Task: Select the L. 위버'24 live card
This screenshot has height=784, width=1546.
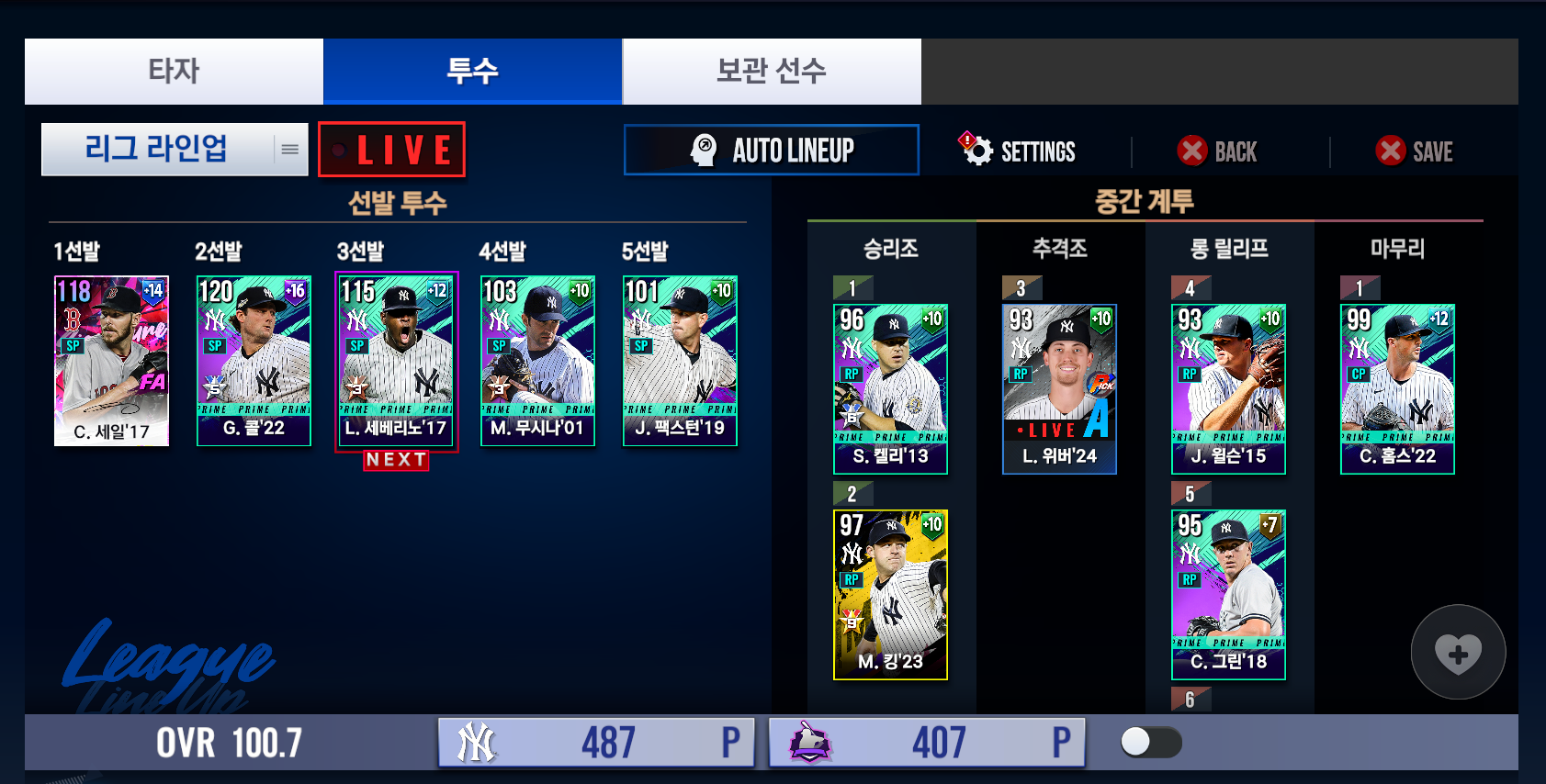Action: [1059, 389]
